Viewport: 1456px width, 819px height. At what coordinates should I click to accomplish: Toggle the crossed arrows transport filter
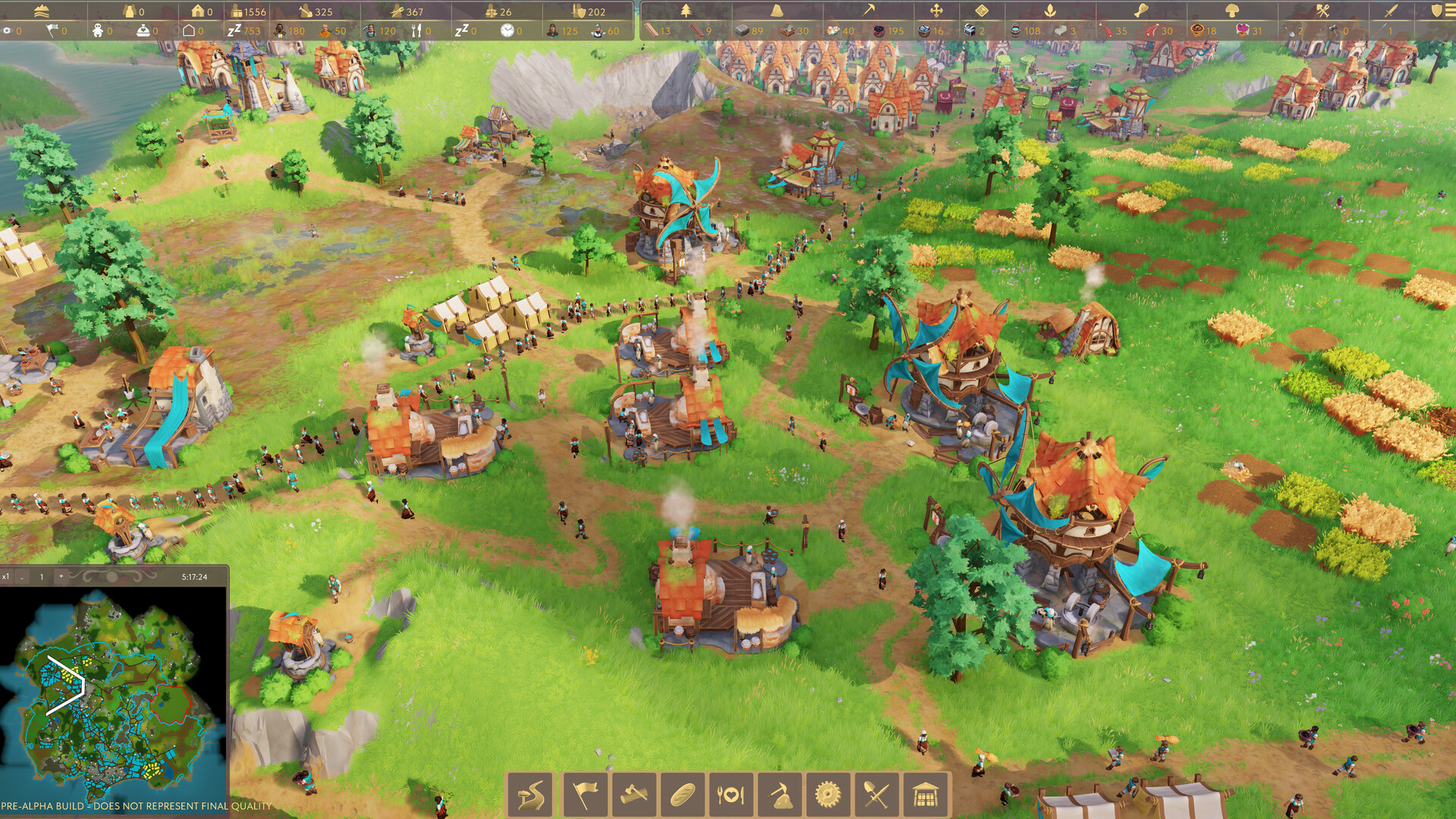point(936,11)
